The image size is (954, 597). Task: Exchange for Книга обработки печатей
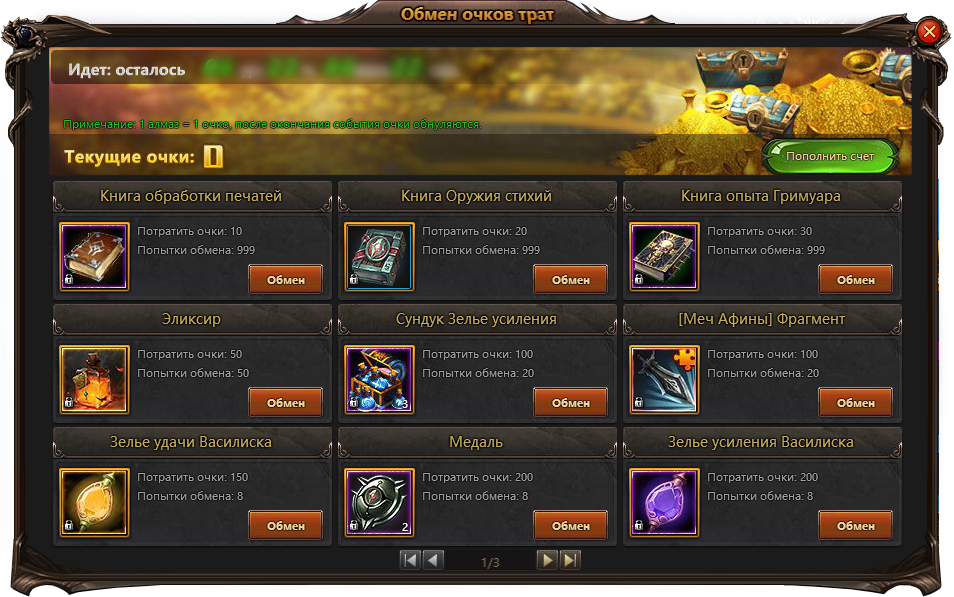(285, 279)
